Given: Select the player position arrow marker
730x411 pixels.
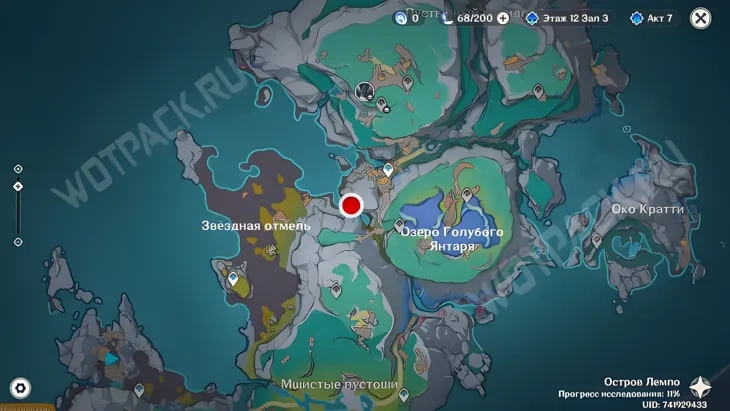Looking at the screenshot, I should click(112, 358).
